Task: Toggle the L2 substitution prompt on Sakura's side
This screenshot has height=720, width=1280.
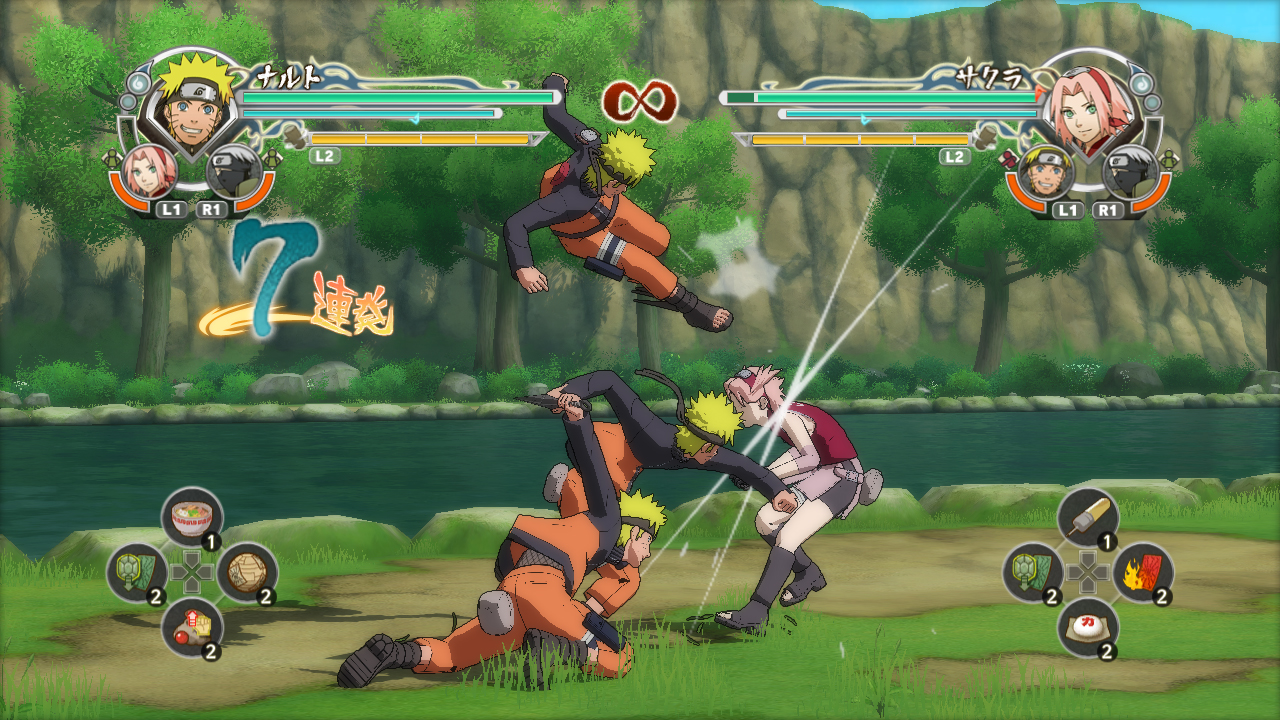Action: click(x=955, y=157)
